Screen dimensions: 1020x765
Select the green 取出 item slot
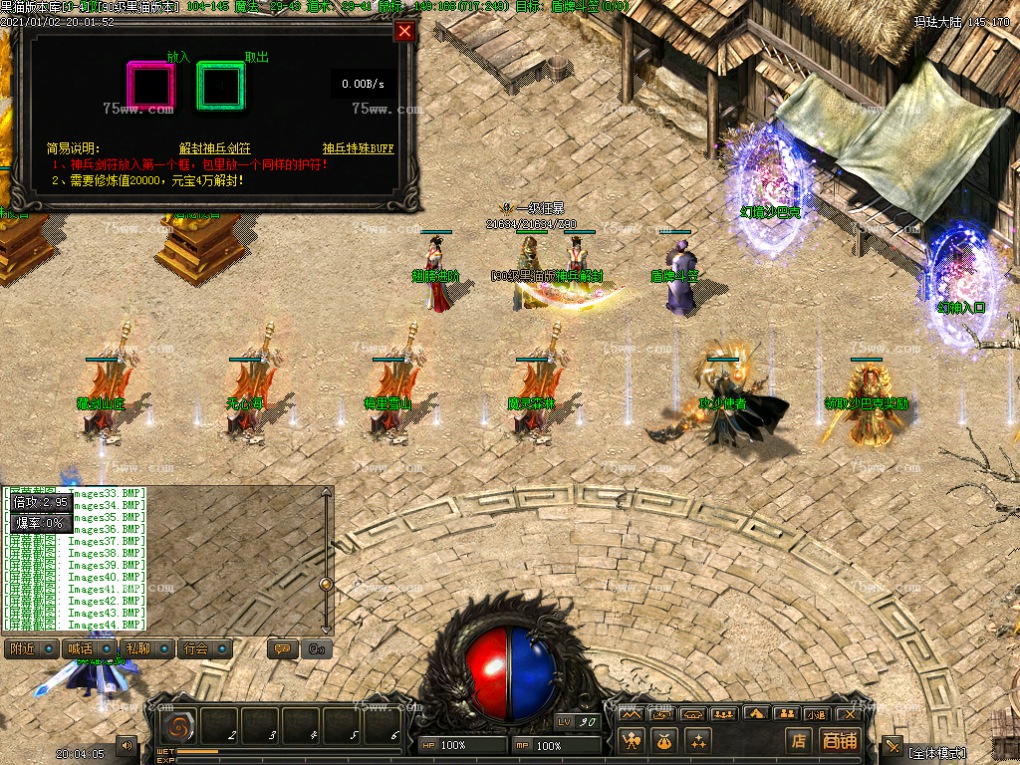pyautogui.click(x=220, y=86)
